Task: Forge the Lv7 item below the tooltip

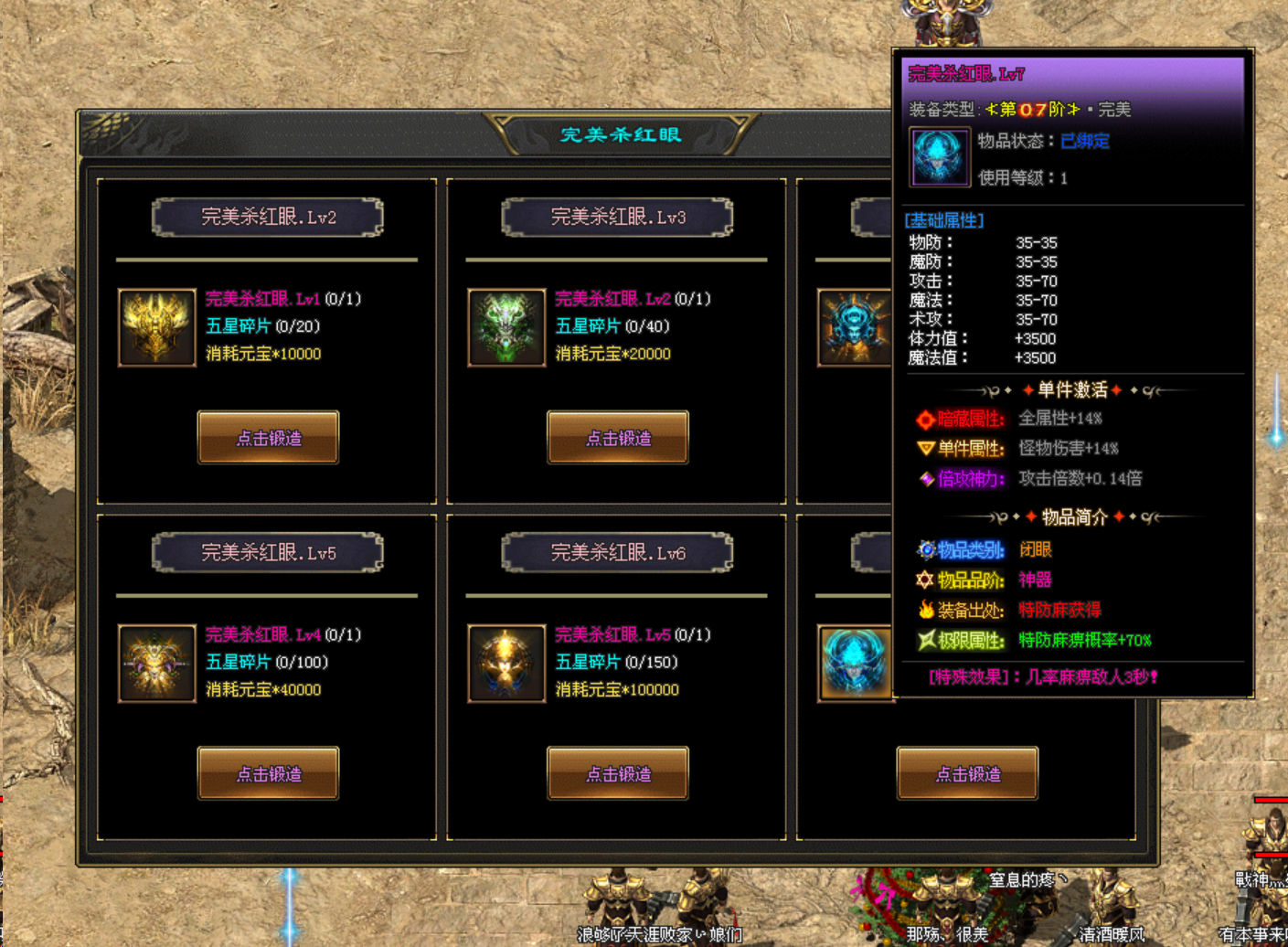Action: pos(967,773)
